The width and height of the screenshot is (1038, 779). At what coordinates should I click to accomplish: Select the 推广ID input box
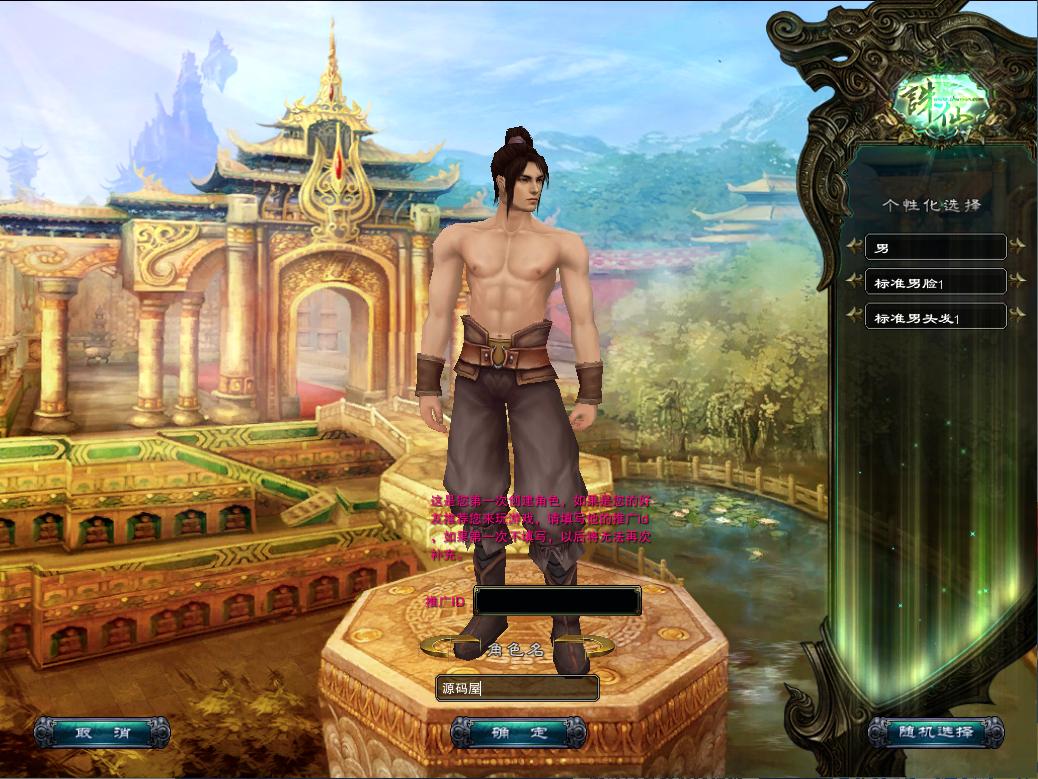pos(557,601)
